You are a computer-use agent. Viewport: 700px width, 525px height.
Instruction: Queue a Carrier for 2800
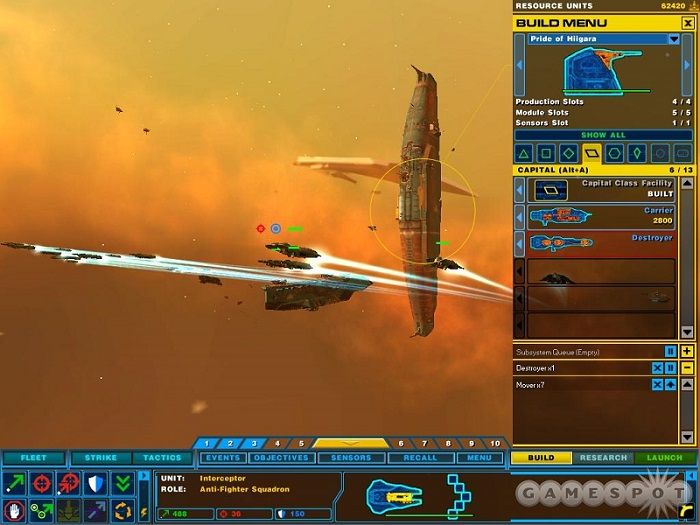pos(601,216)
